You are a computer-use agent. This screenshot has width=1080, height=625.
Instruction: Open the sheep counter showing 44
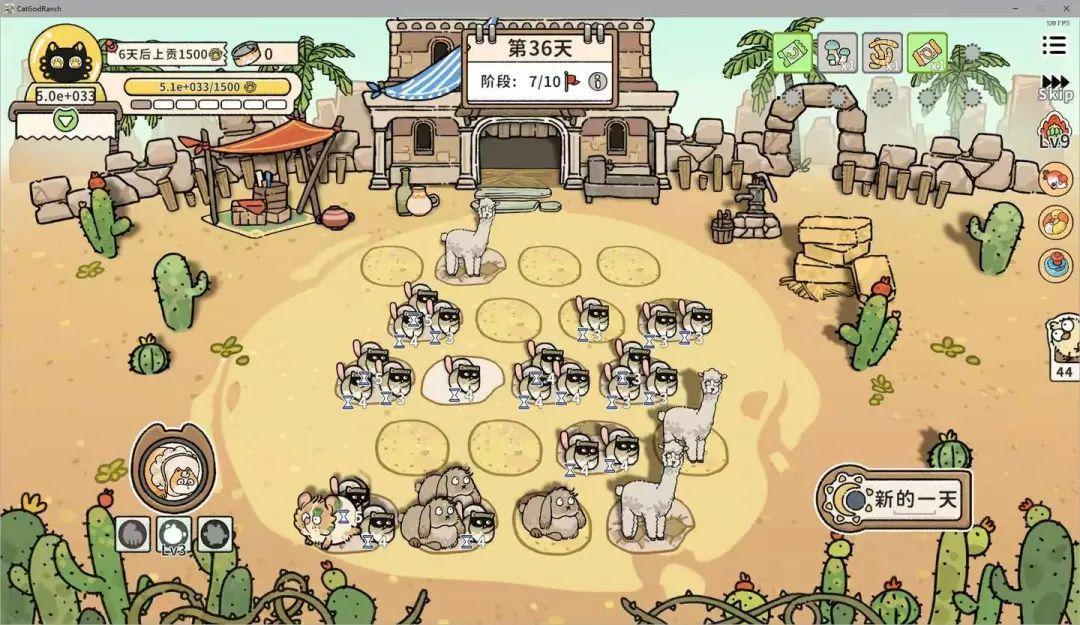pos(1062,347)
